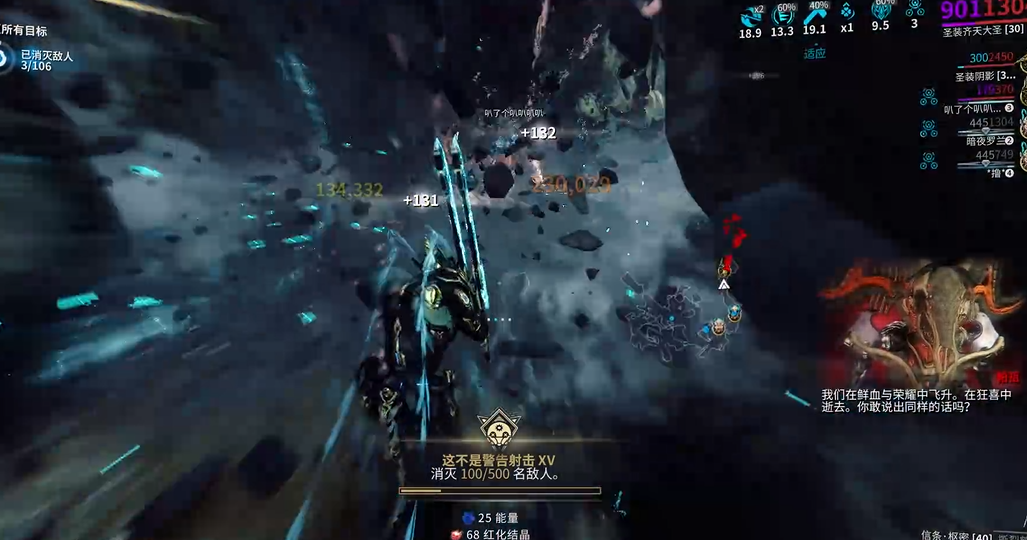
Task: Click the kill-enemies objective tracker icon
Action: pyautogui.click(x=4, y=62)
